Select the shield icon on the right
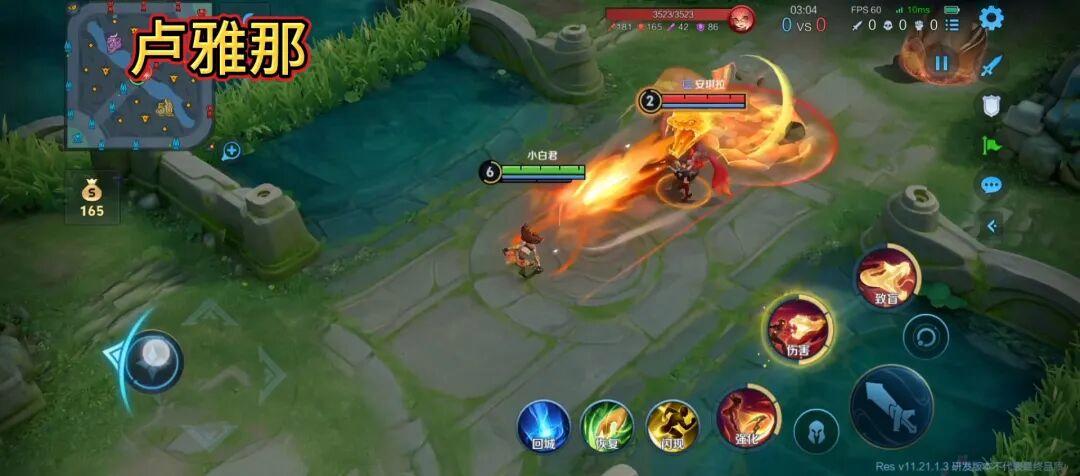1080x476 pixels. (991, 105)
